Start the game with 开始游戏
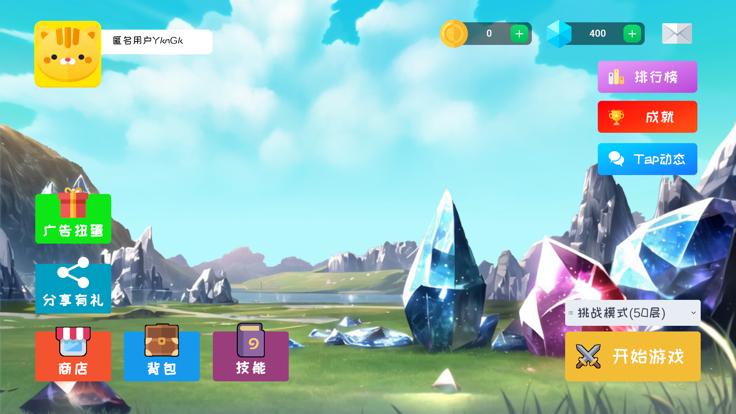Image resolution: width=736 pixels, height=414 pixels. [633, 357]
